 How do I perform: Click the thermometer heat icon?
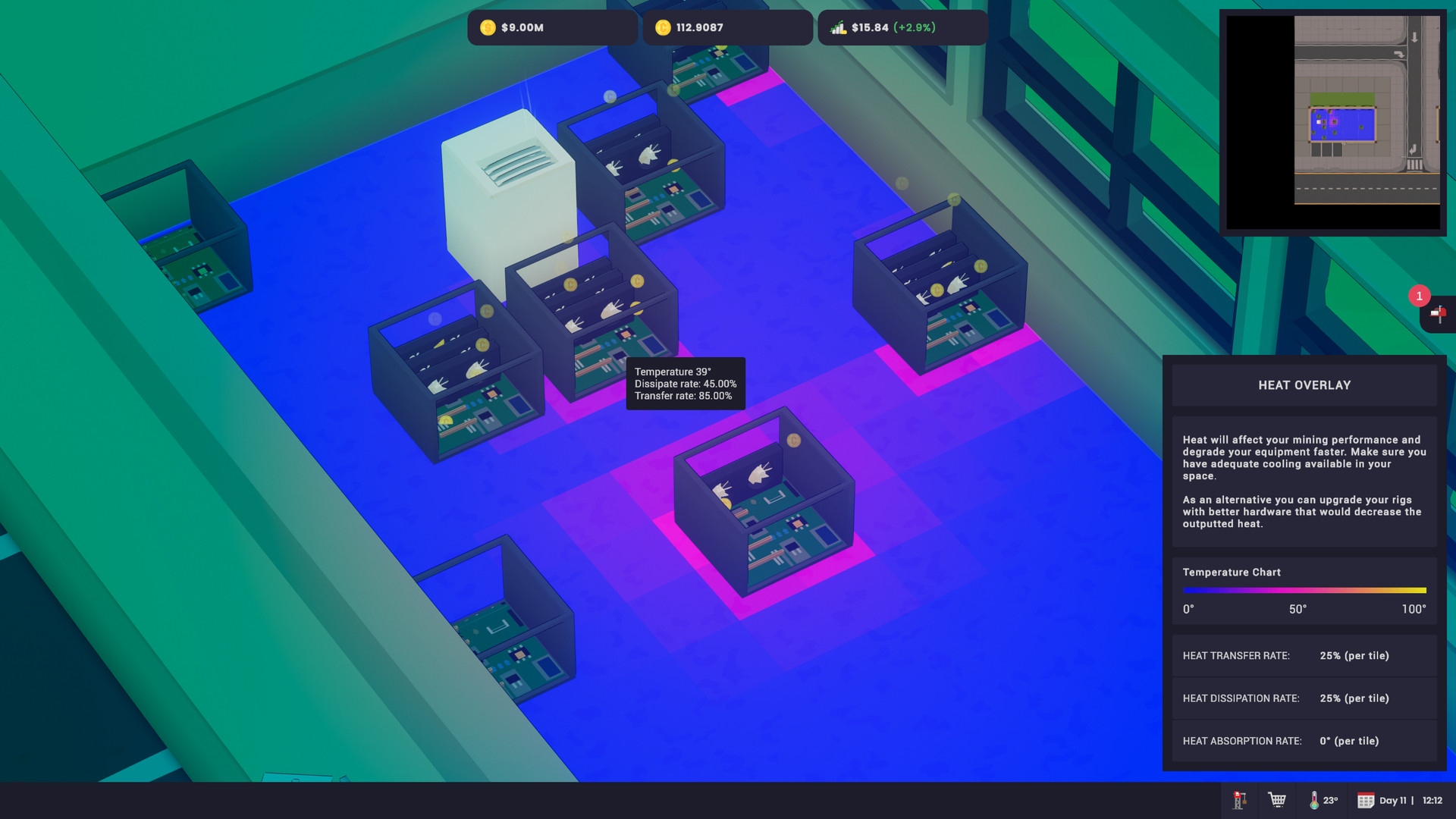point(1314,800)
